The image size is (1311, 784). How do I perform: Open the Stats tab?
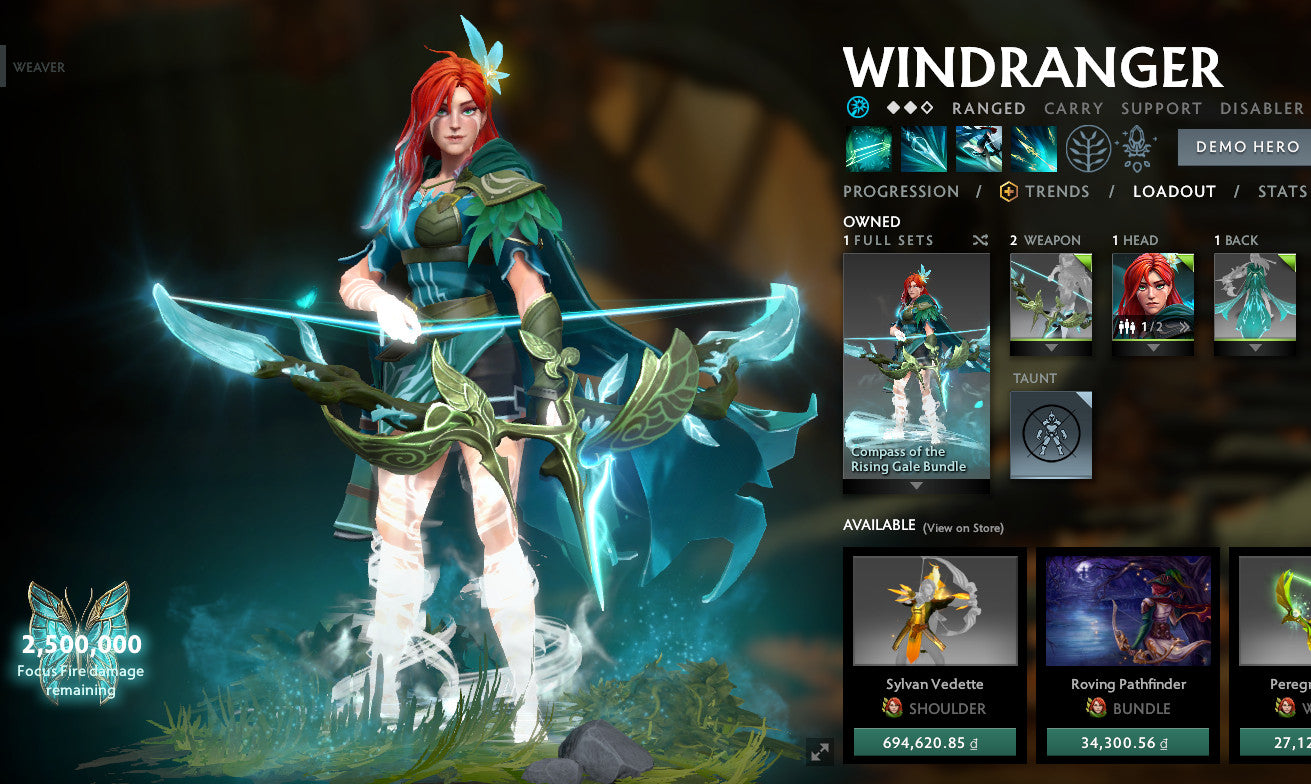[x=1281, y=191]
